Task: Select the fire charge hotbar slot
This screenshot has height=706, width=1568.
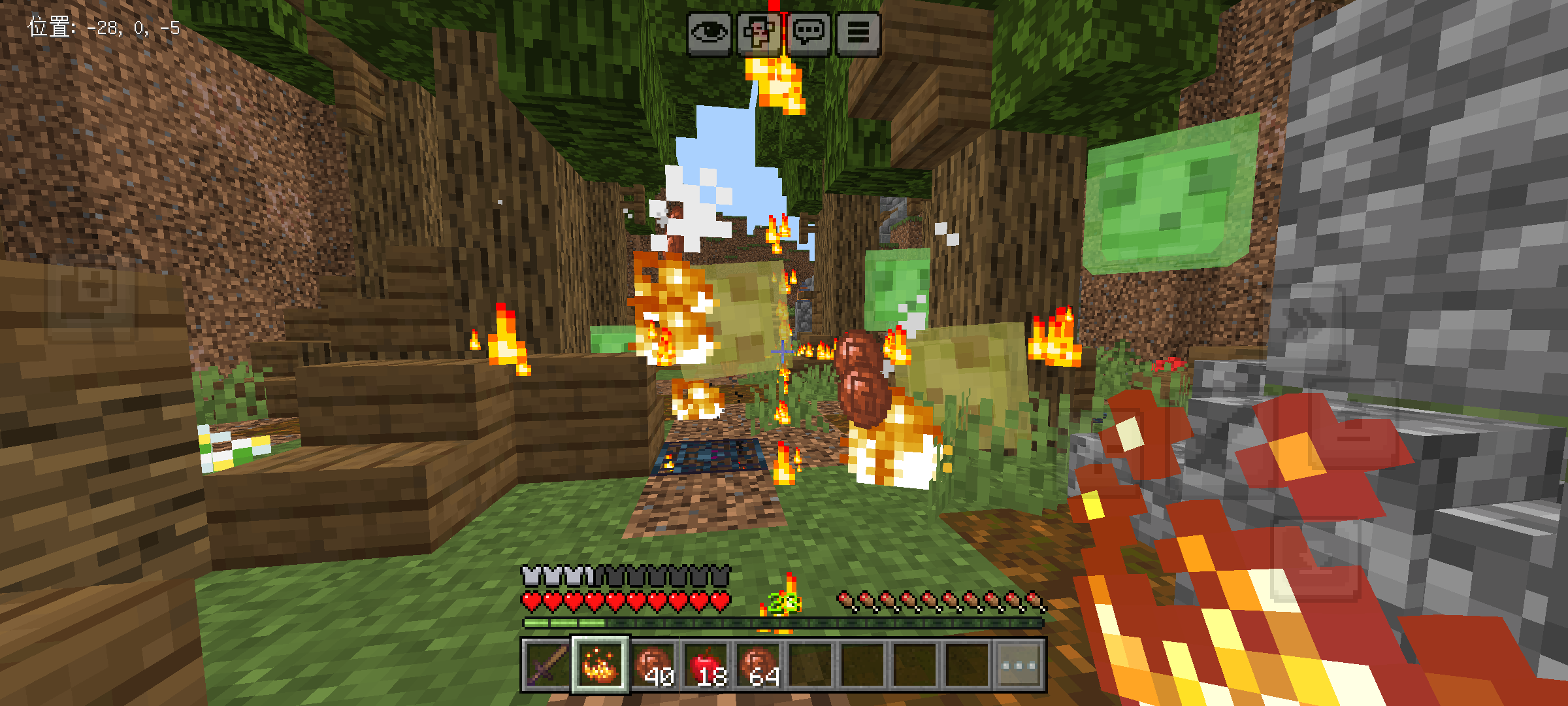Action: pos(600,665)
